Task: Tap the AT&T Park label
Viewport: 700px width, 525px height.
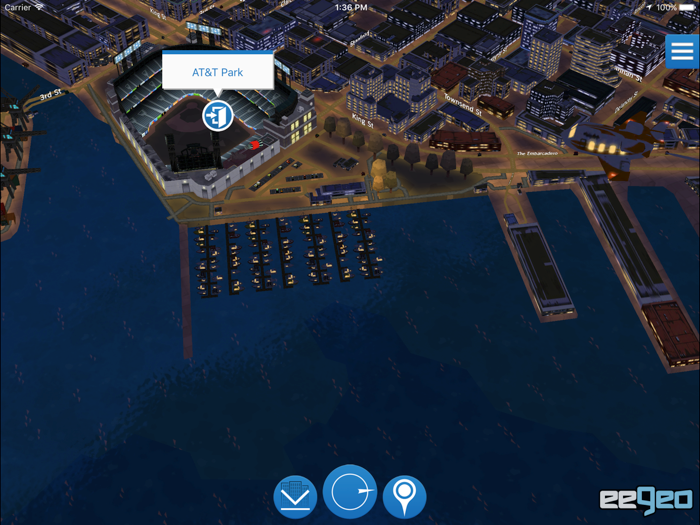Action: [x=218, y=72]
